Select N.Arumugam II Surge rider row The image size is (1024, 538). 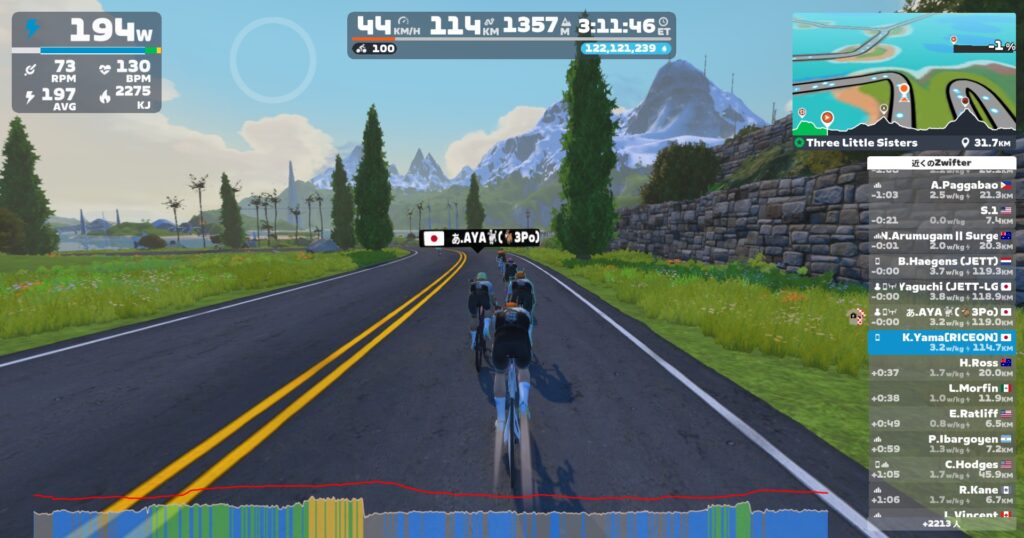pyautogui.click(x=940, y=241)
